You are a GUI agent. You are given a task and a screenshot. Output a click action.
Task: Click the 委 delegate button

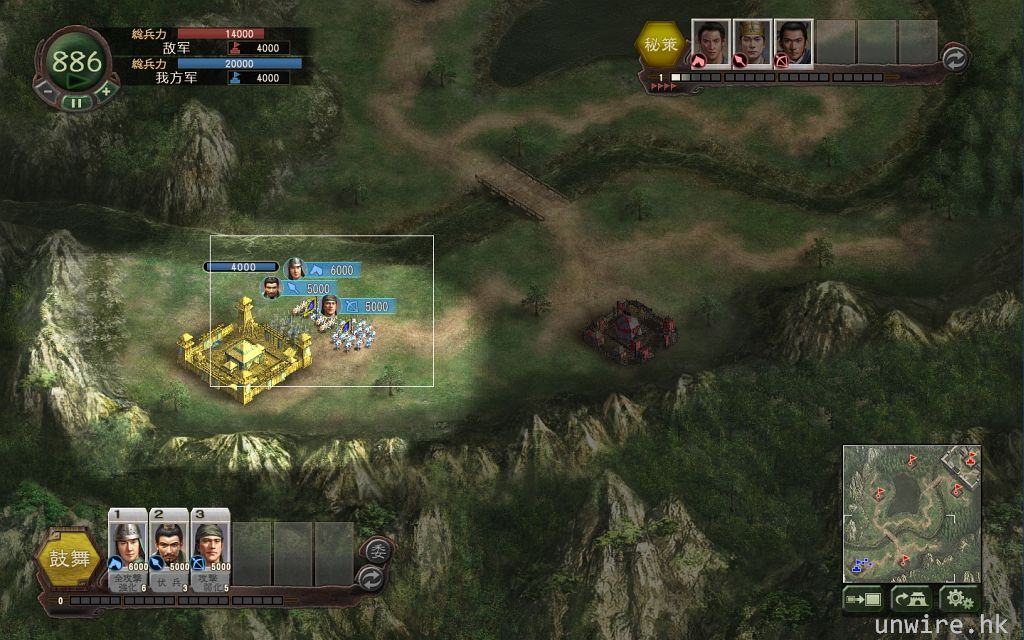(x=377, y=550)
